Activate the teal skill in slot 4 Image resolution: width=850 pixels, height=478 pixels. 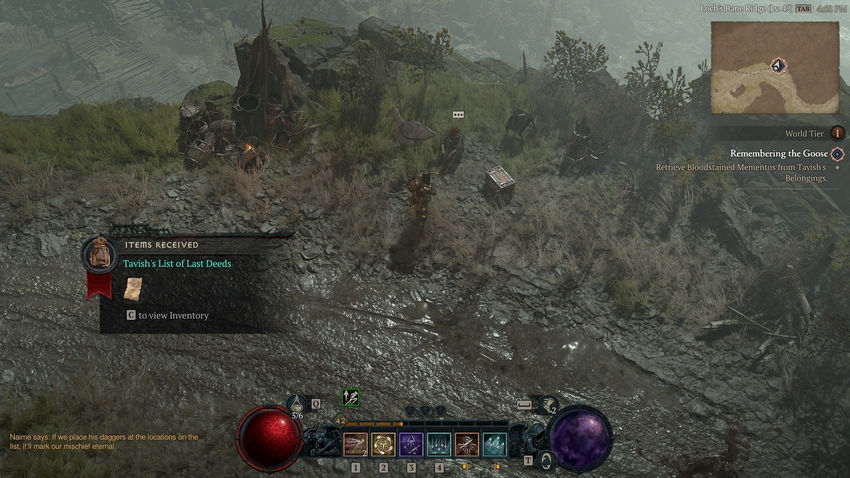coord(439,444)
